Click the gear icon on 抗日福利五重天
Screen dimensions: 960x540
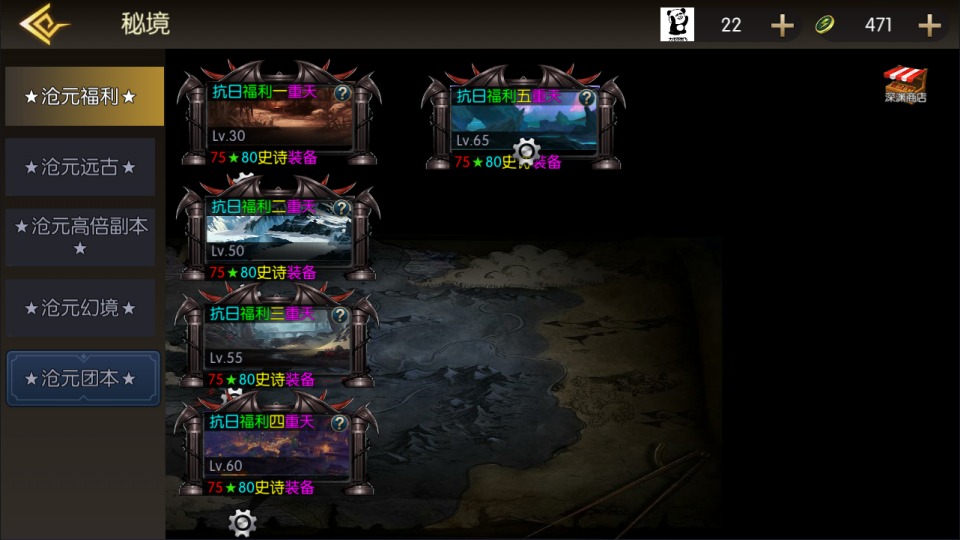(x=525, y=151)
